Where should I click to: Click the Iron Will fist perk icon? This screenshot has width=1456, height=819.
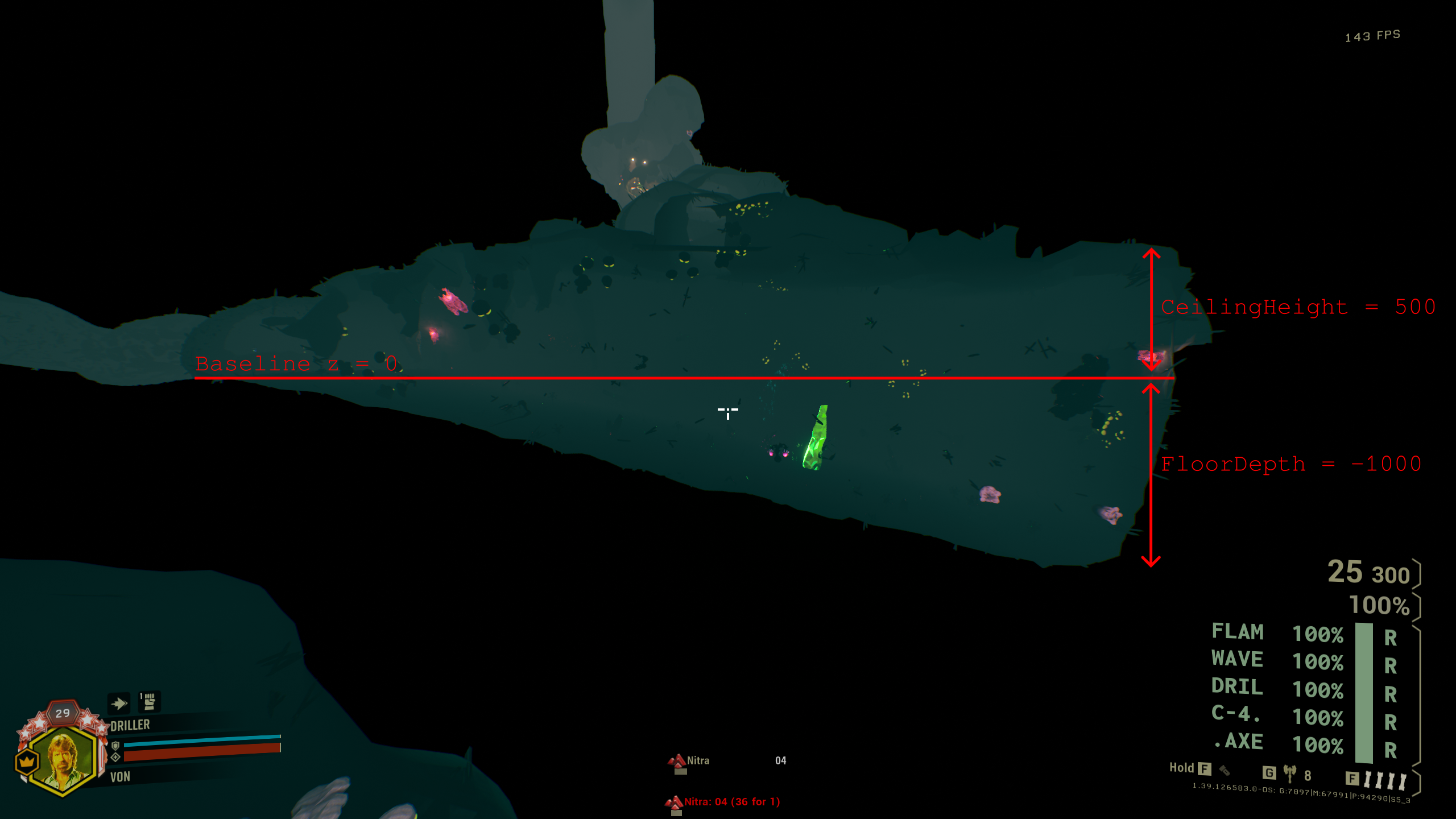pos(148,702)
